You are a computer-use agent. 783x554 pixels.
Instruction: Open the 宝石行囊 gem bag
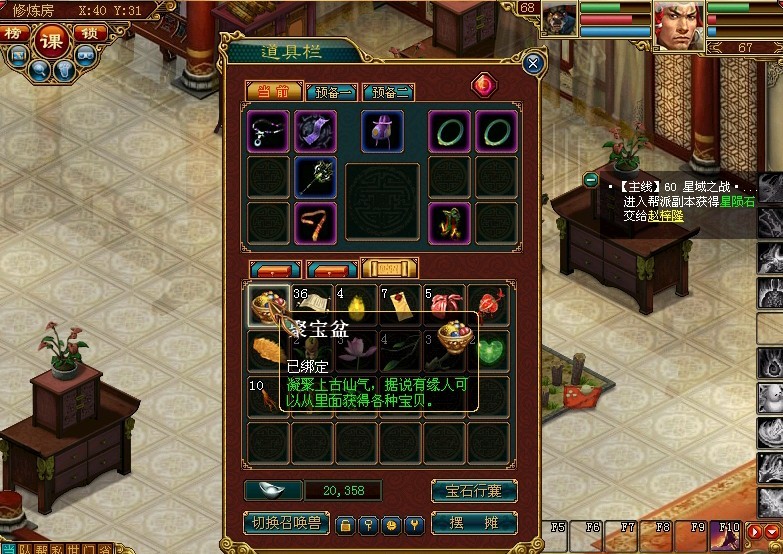pos(474,491)
